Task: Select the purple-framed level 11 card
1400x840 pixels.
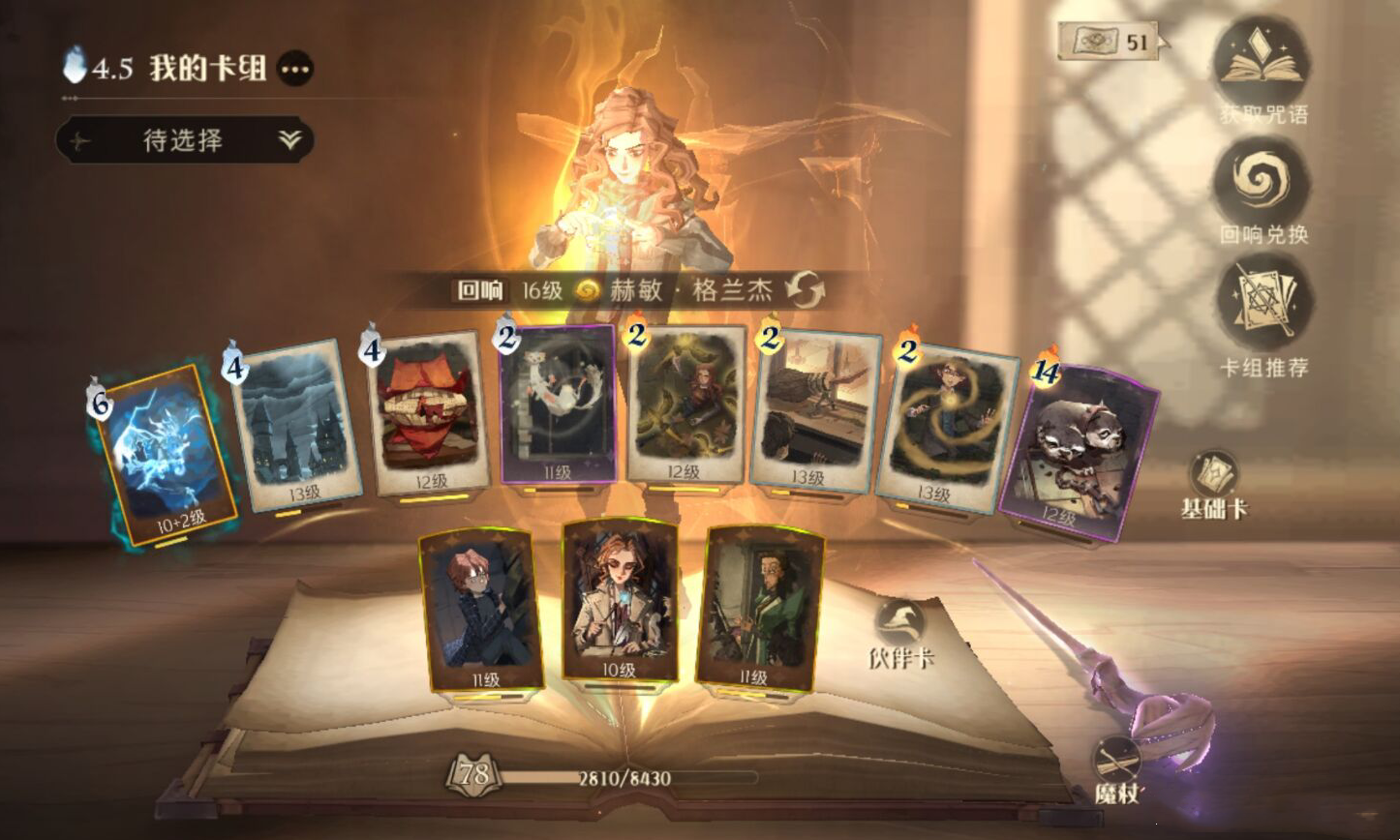Action: 558,405
